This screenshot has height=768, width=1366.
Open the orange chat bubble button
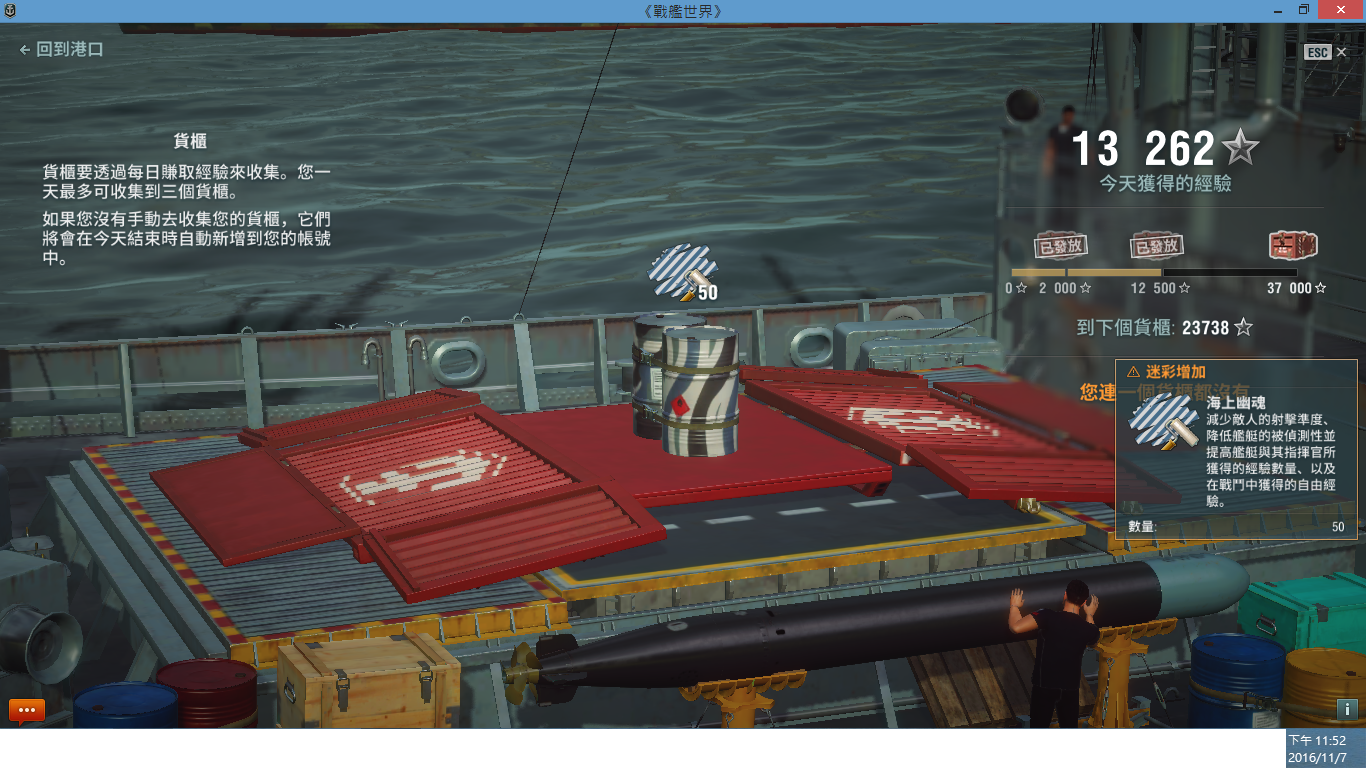(x=27, y=710)
